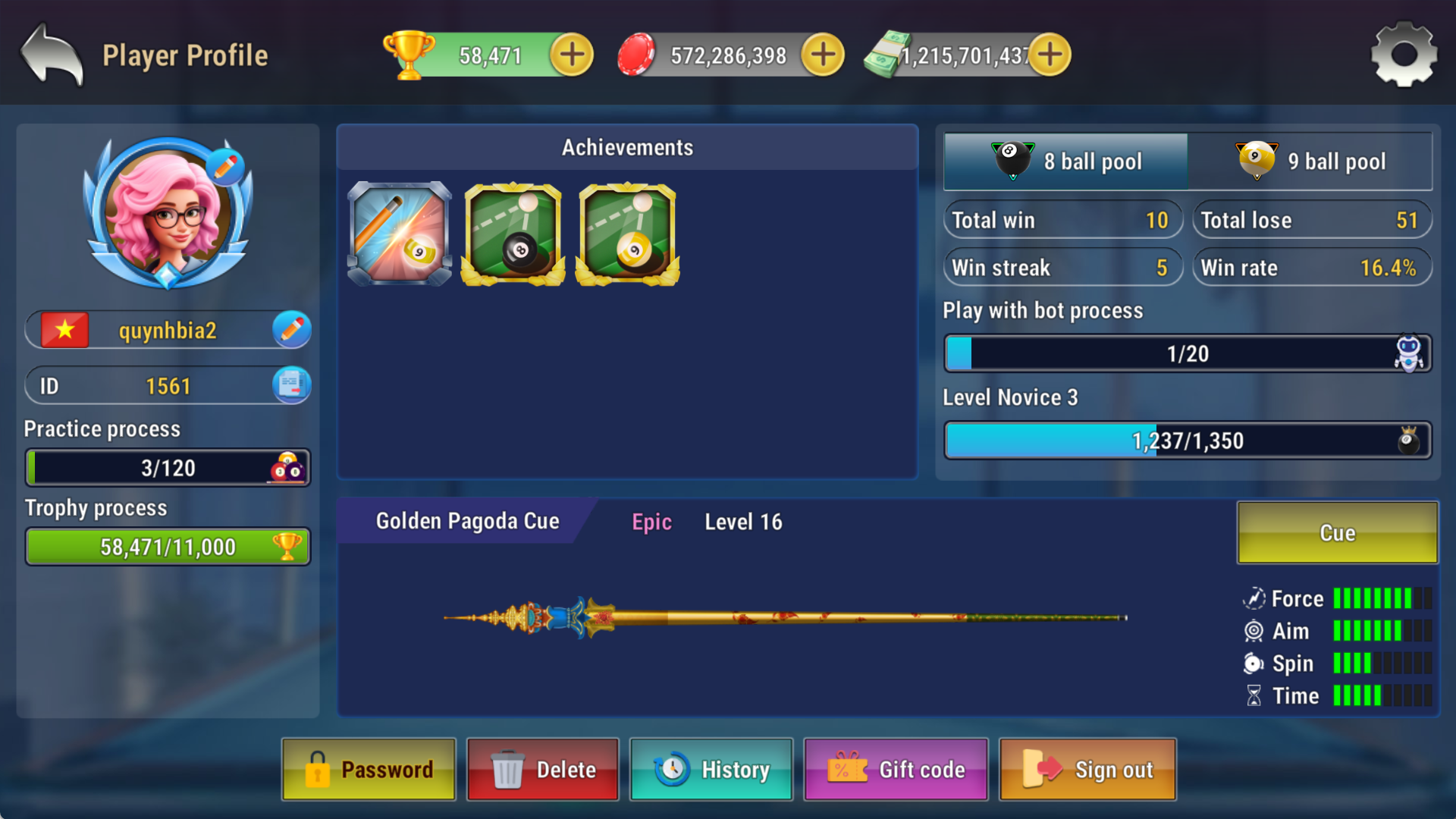Viewport: 1456px width, 819px height.
Task: Delete the account
Action: [542, 769]
